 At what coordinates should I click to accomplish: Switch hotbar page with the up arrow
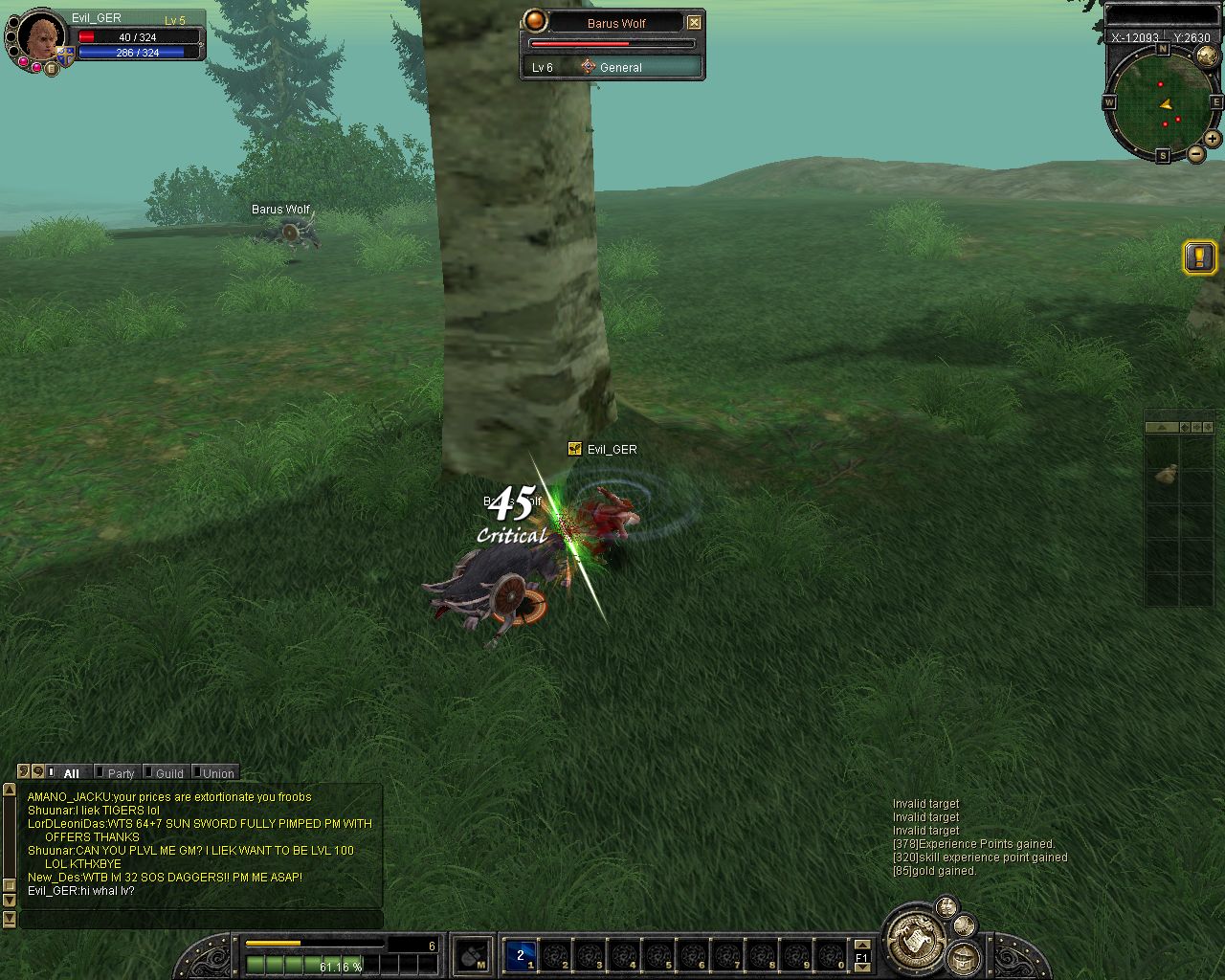pos(861,945)
